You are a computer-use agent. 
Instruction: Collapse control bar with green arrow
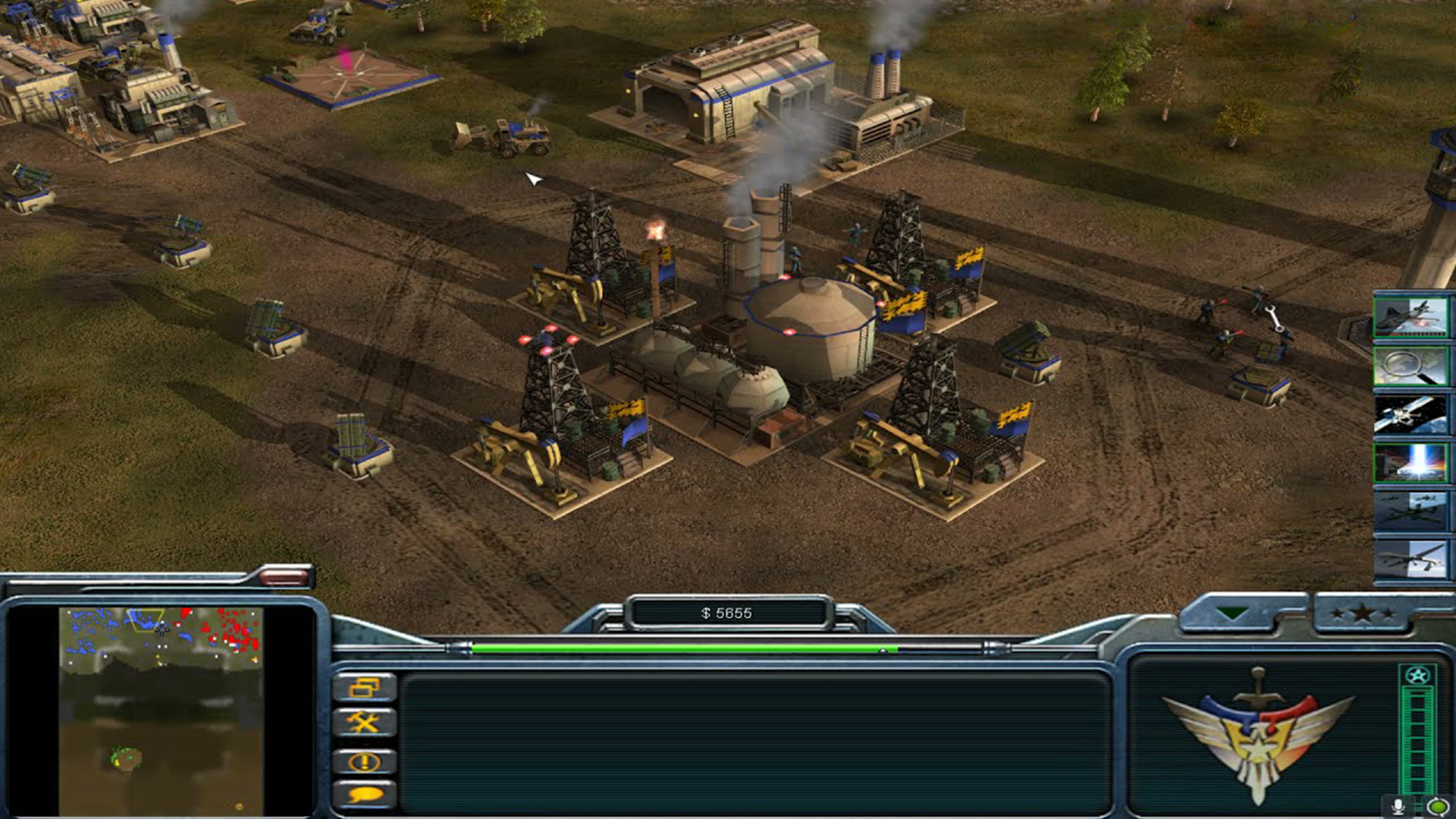coord(1231,613)
